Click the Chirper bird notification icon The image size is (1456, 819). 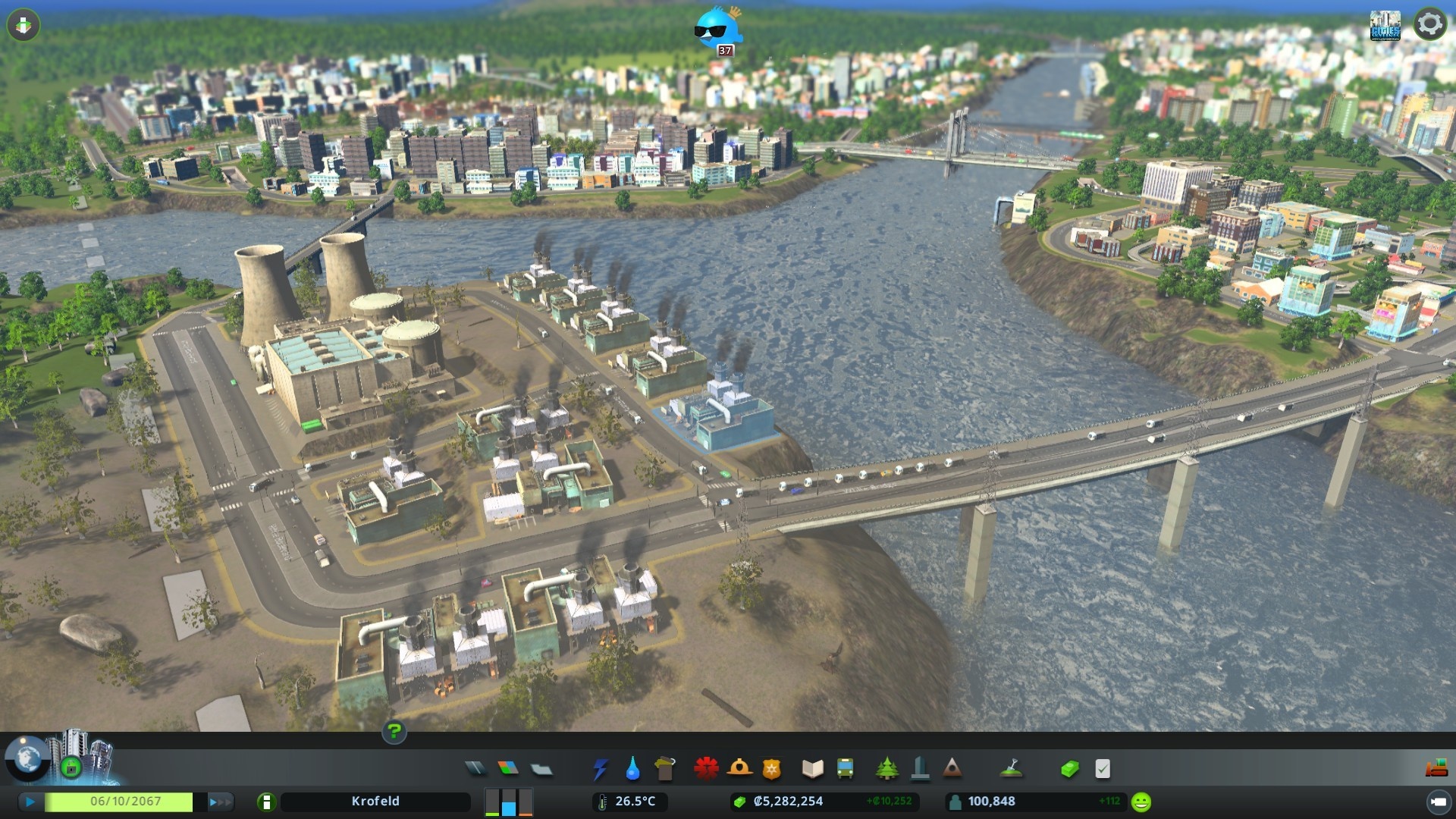[x=717, y=30]
